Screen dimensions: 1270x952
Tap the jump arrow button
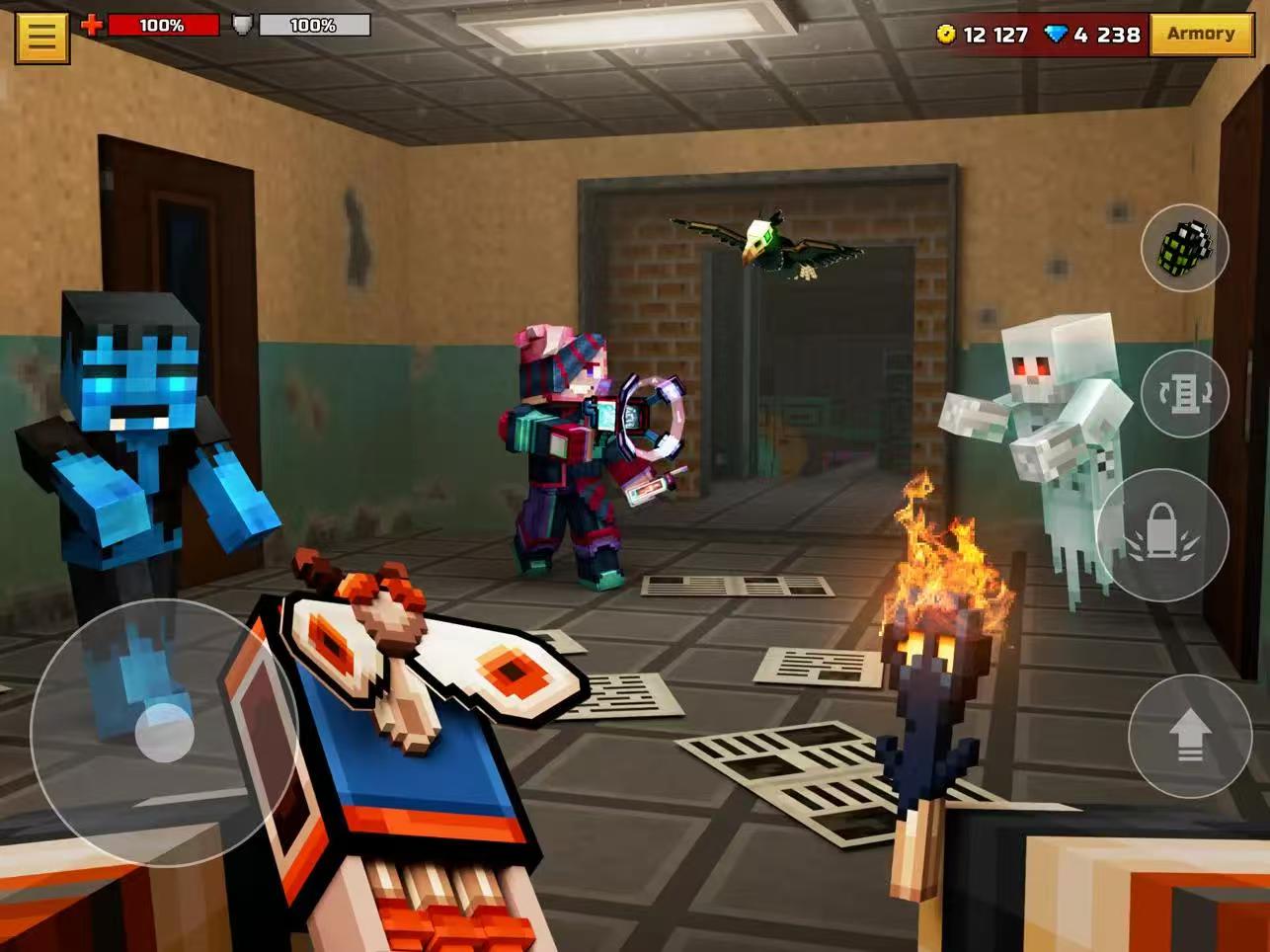point(1189,736)
